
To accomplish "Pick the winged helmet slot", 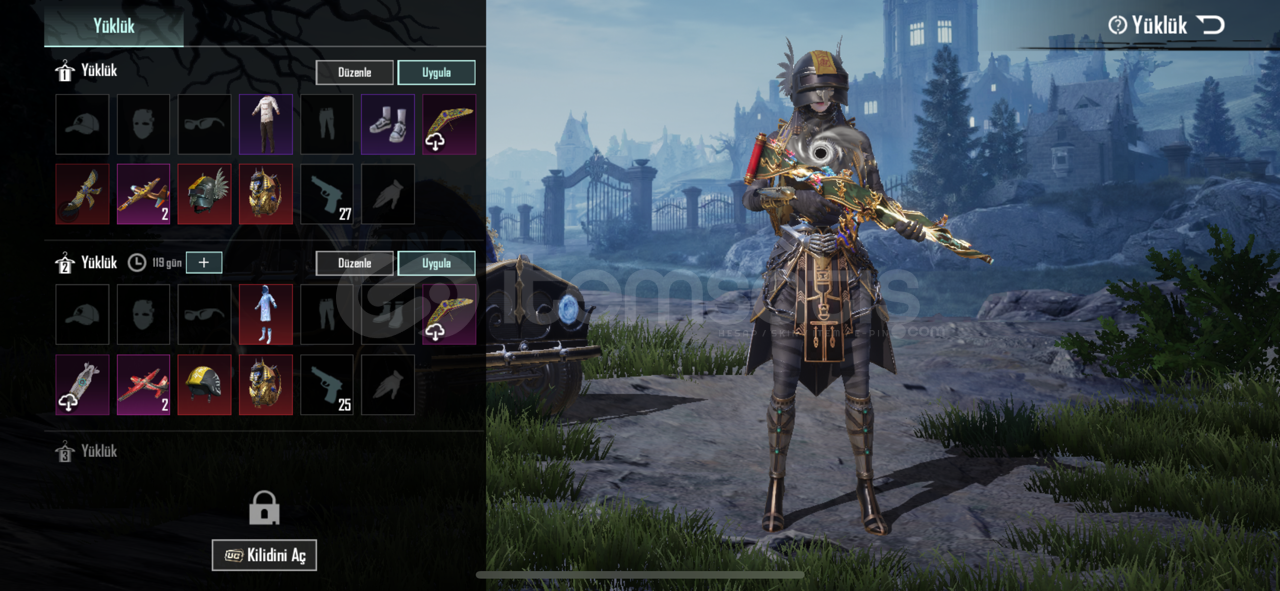I will (204, 194).
